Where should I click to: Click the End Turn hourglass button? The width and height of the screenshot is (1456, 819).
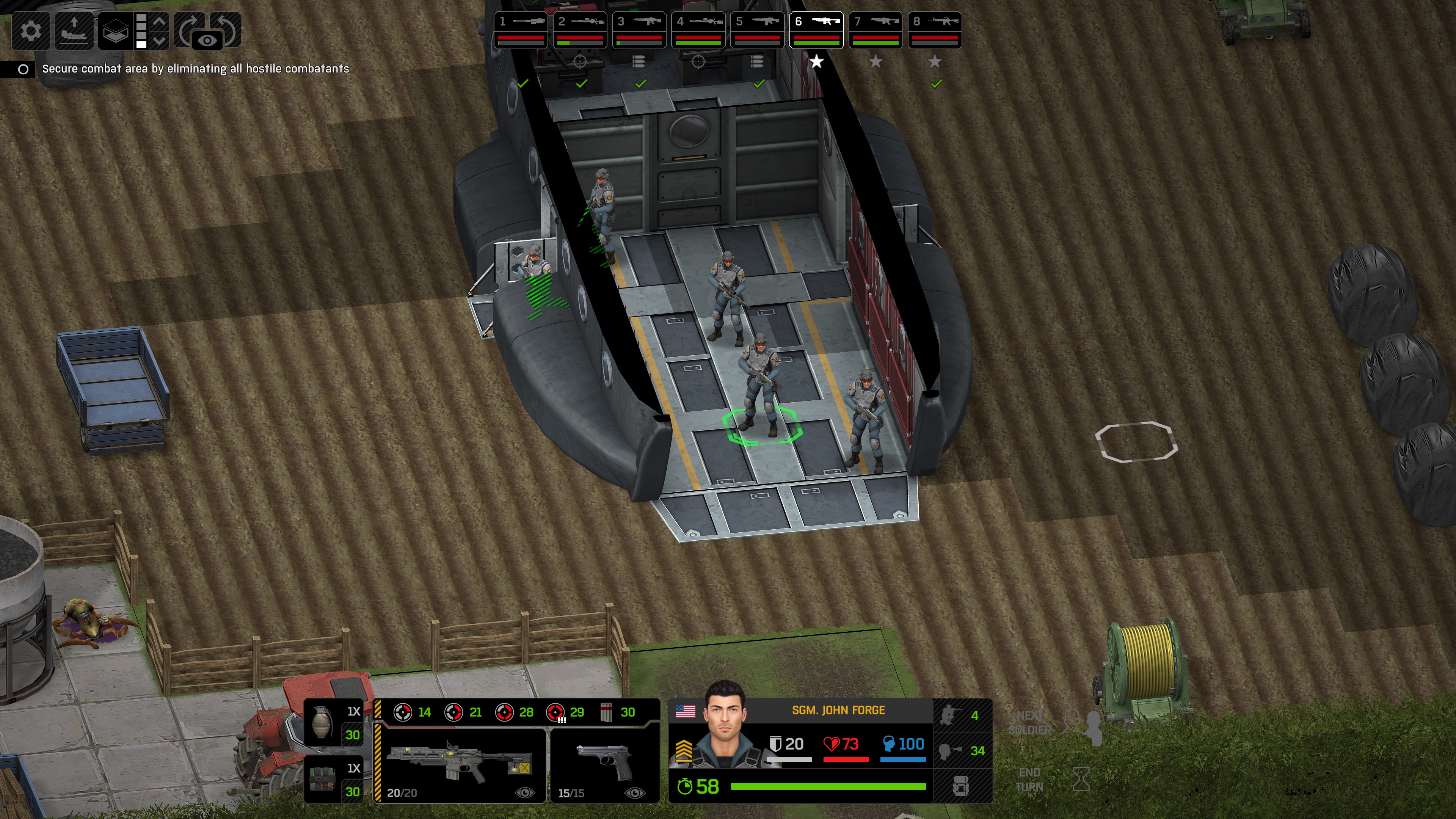(x=1082, y=780)
